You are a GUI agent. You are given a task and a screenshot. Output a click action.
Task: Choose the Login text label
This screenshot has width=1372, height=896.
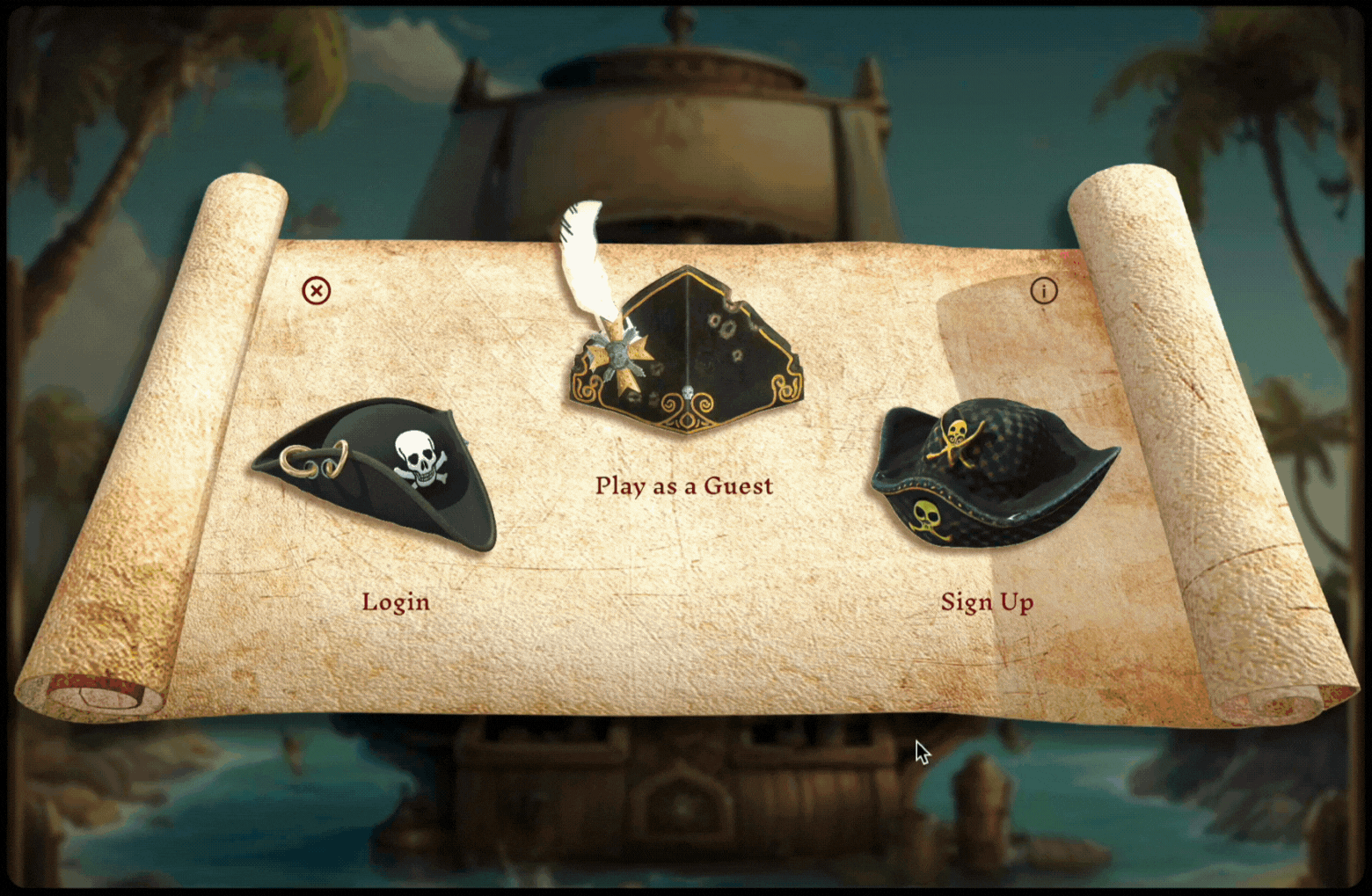396,602
